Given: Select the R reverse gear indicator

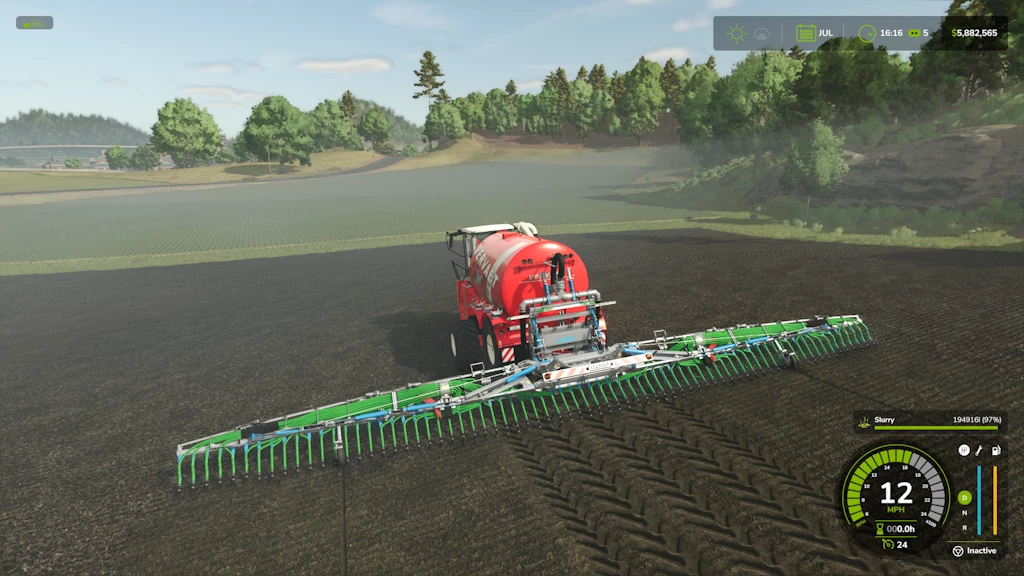Looking at the screenshot, I should tap(964, 527).
